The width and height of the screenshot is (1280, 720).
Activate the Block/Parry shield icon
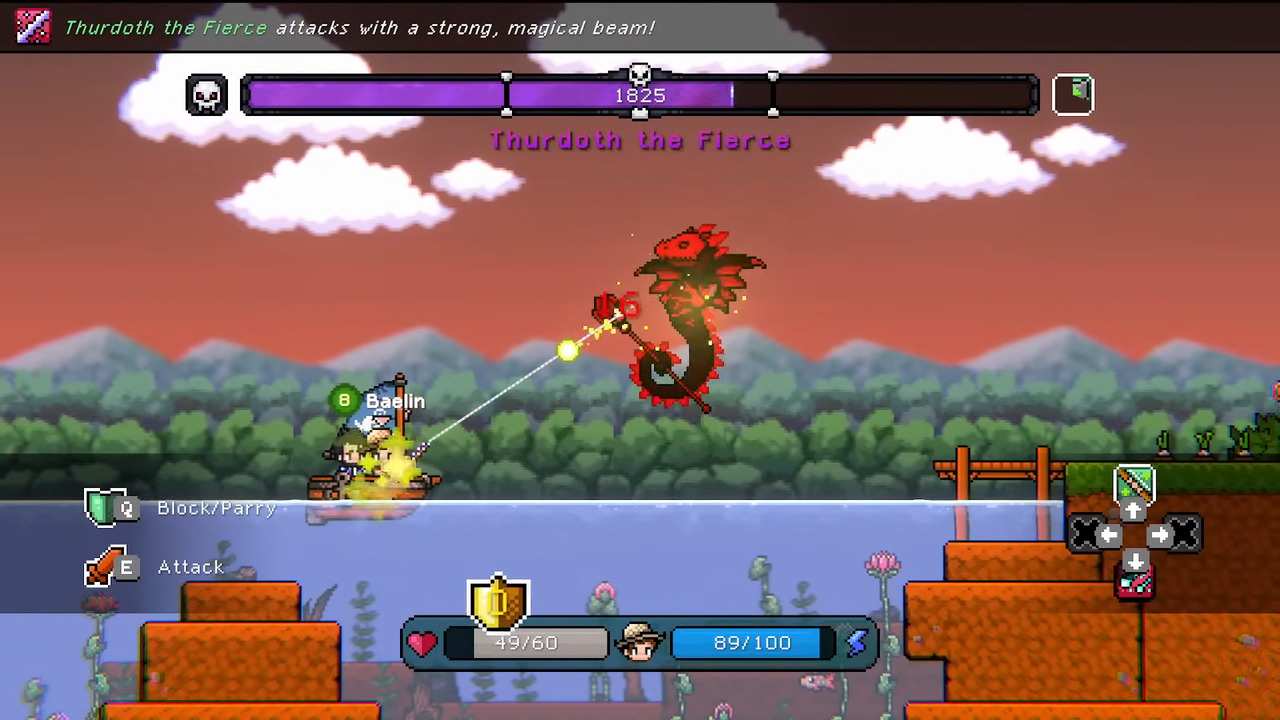point(102,508)
